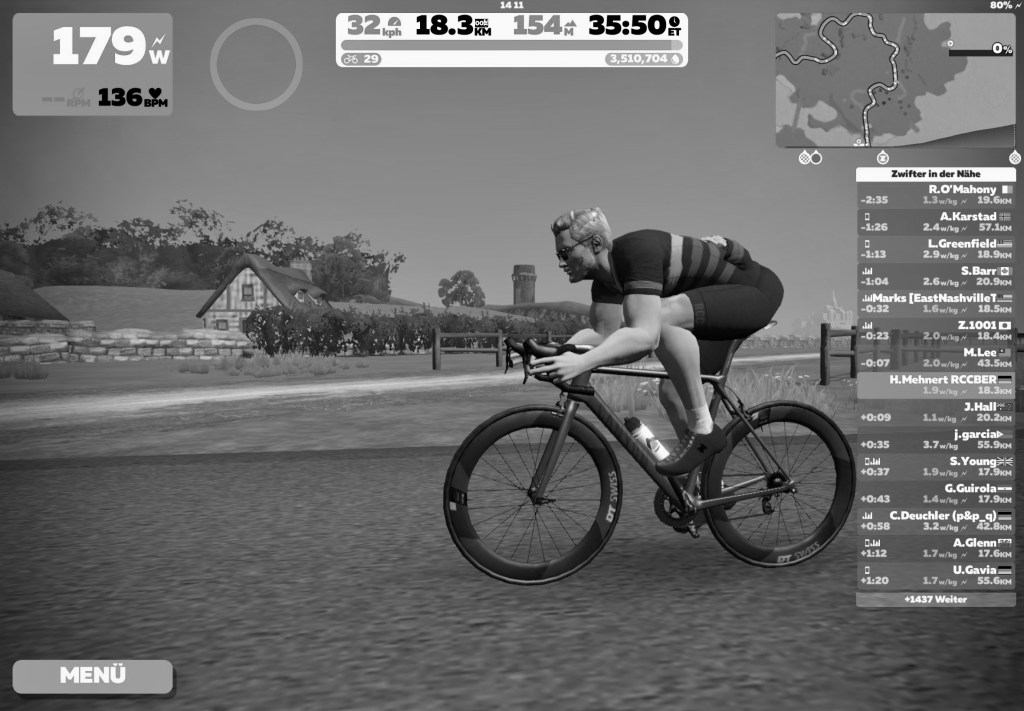Image resolution: width=1024 pixels, height=711 pixels.
Task: Click the highlighted H.Mehnert RCCBER row
Action: [x=935, y=385]
